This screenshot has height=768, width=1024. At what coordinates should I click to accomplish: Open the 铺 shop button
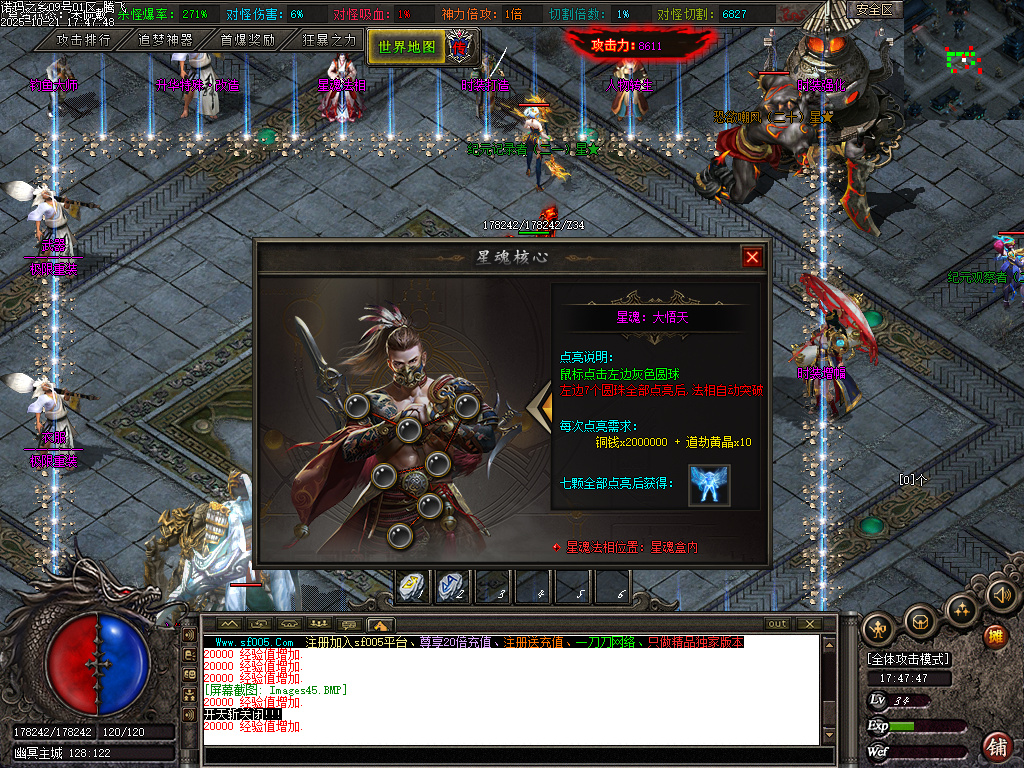pyautogui.click(x=996, y=746)
